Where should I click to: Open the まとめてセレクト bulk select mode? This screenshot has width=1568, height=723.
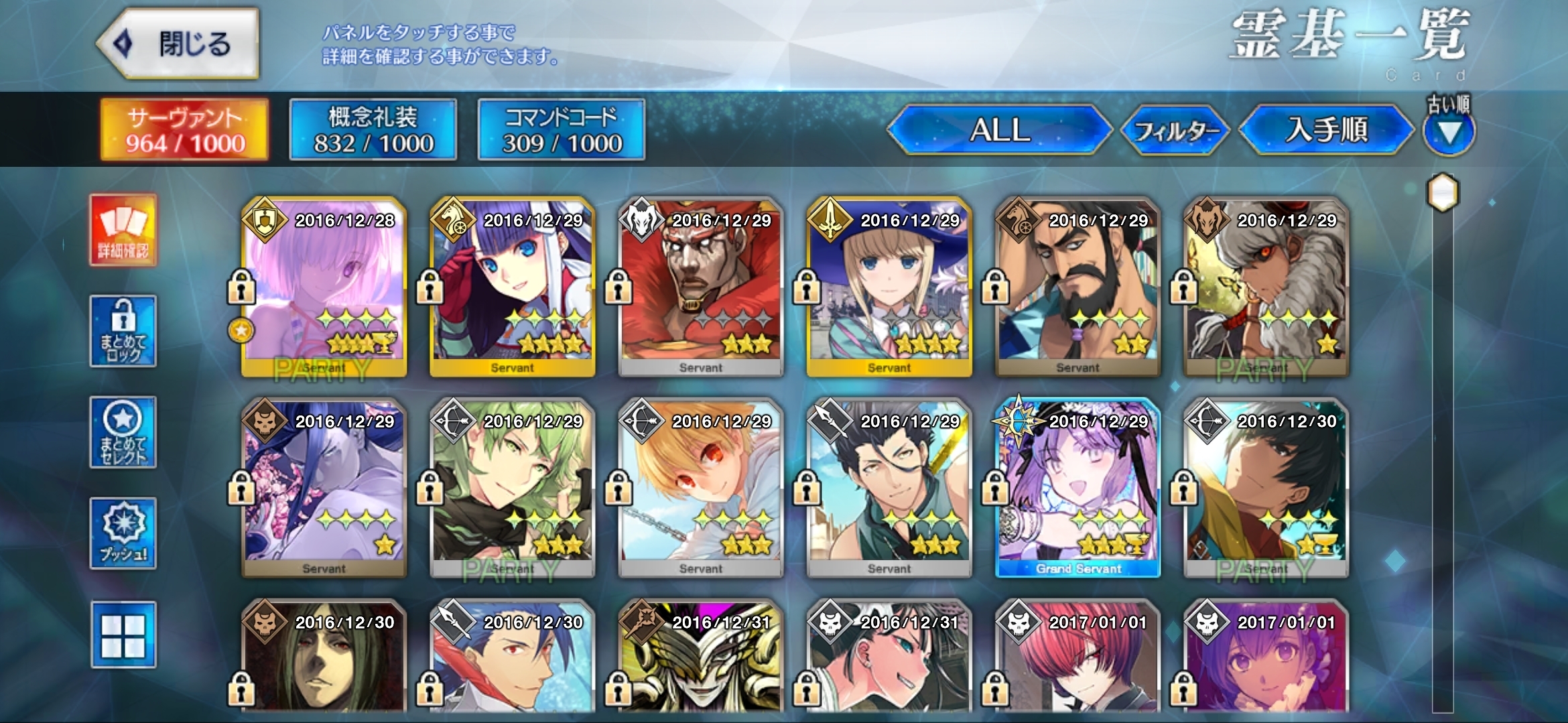123,432
